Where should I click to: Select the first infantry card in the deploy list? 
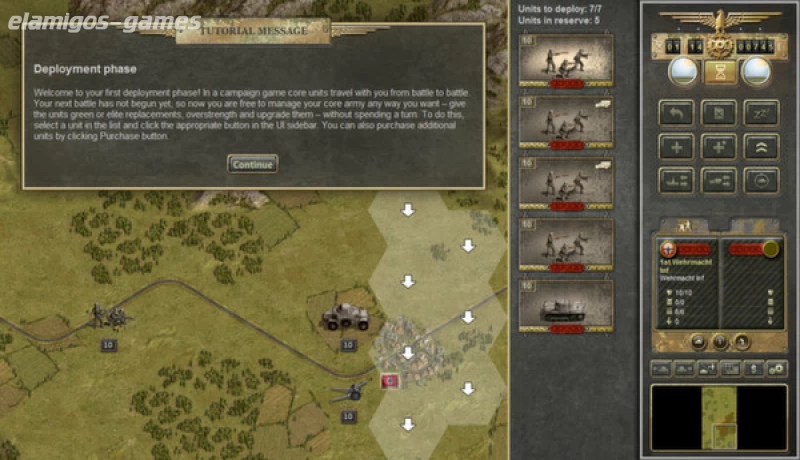coord(565,62)
